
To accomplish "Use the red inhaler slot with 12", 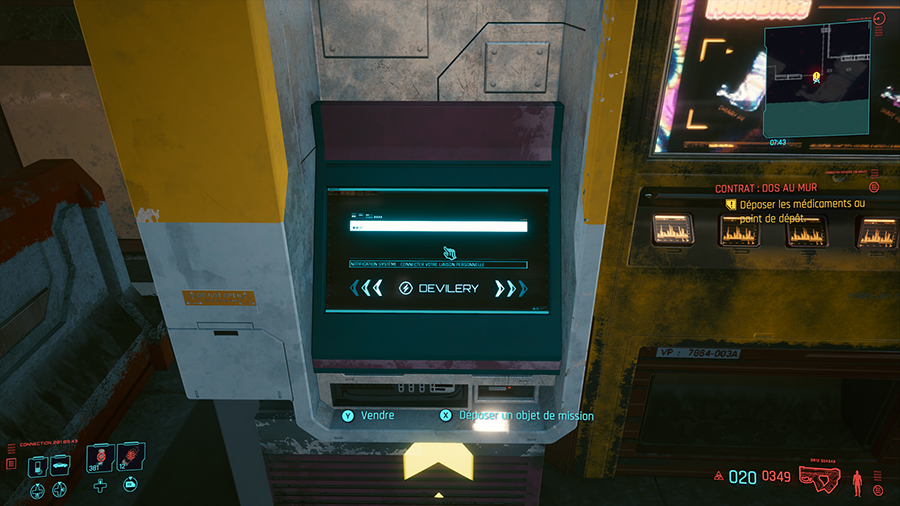I will pyautogui.click(x=130, y=458).
